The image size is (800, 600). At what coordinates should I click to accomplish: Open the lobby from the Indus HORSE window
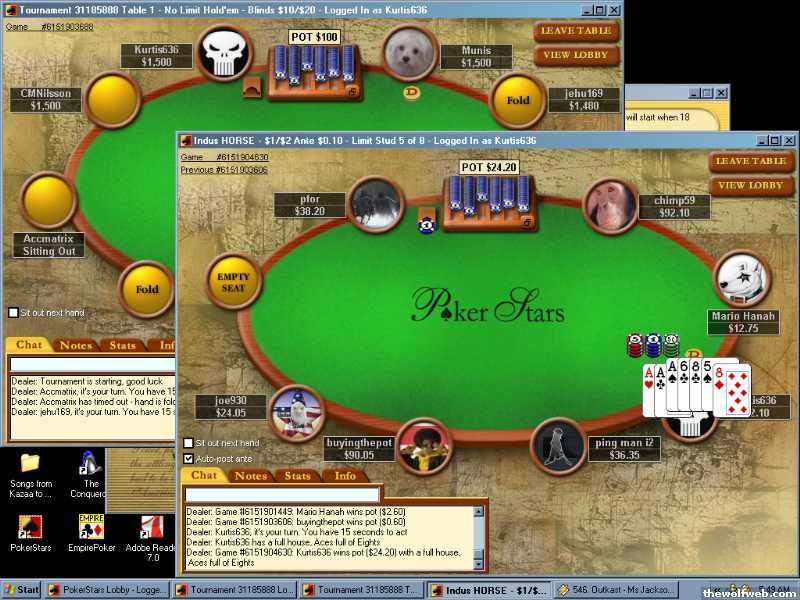coord(751,185)
